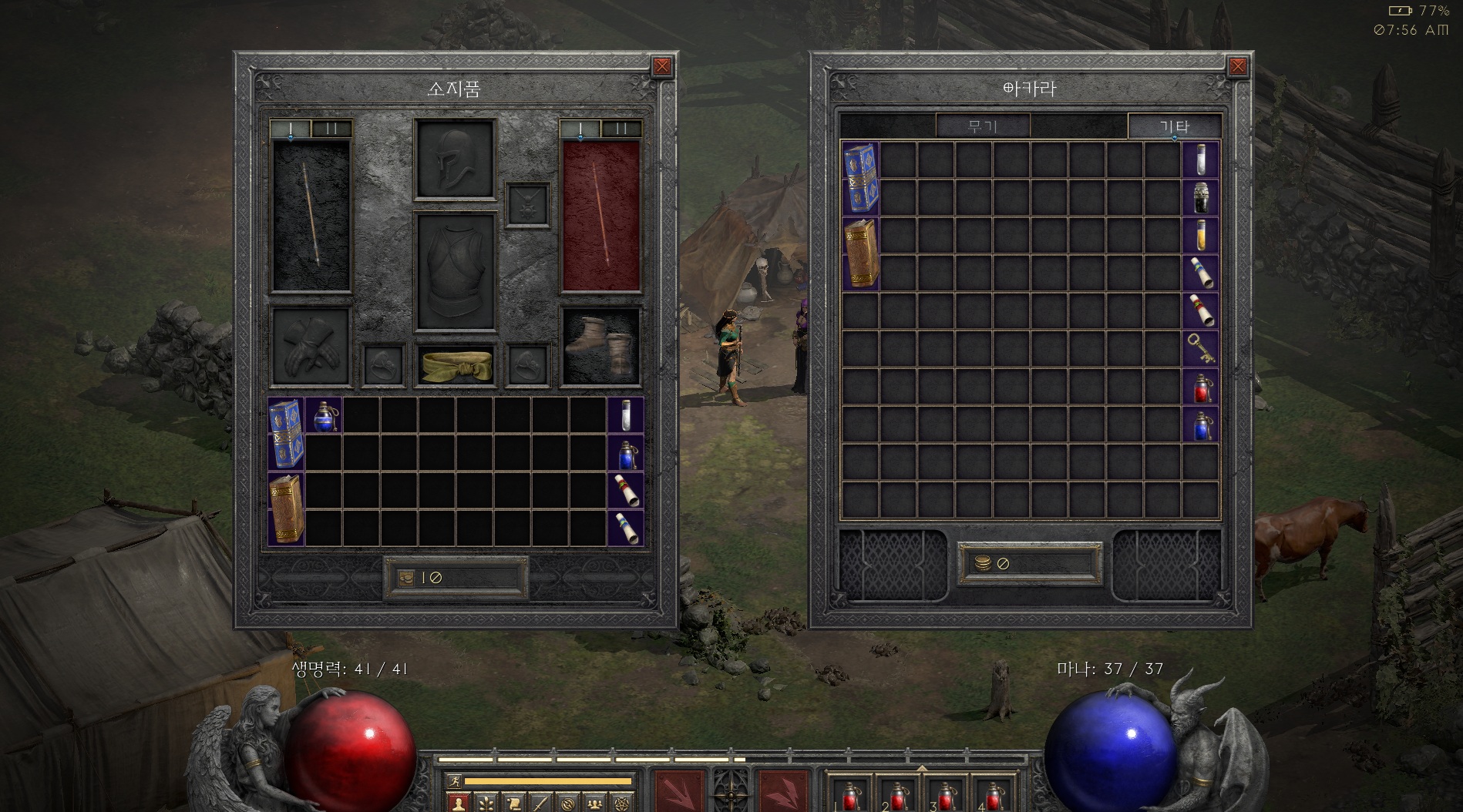Close the 소지품 inventory panel
The image size is (1463, 812).
[661, 66]
